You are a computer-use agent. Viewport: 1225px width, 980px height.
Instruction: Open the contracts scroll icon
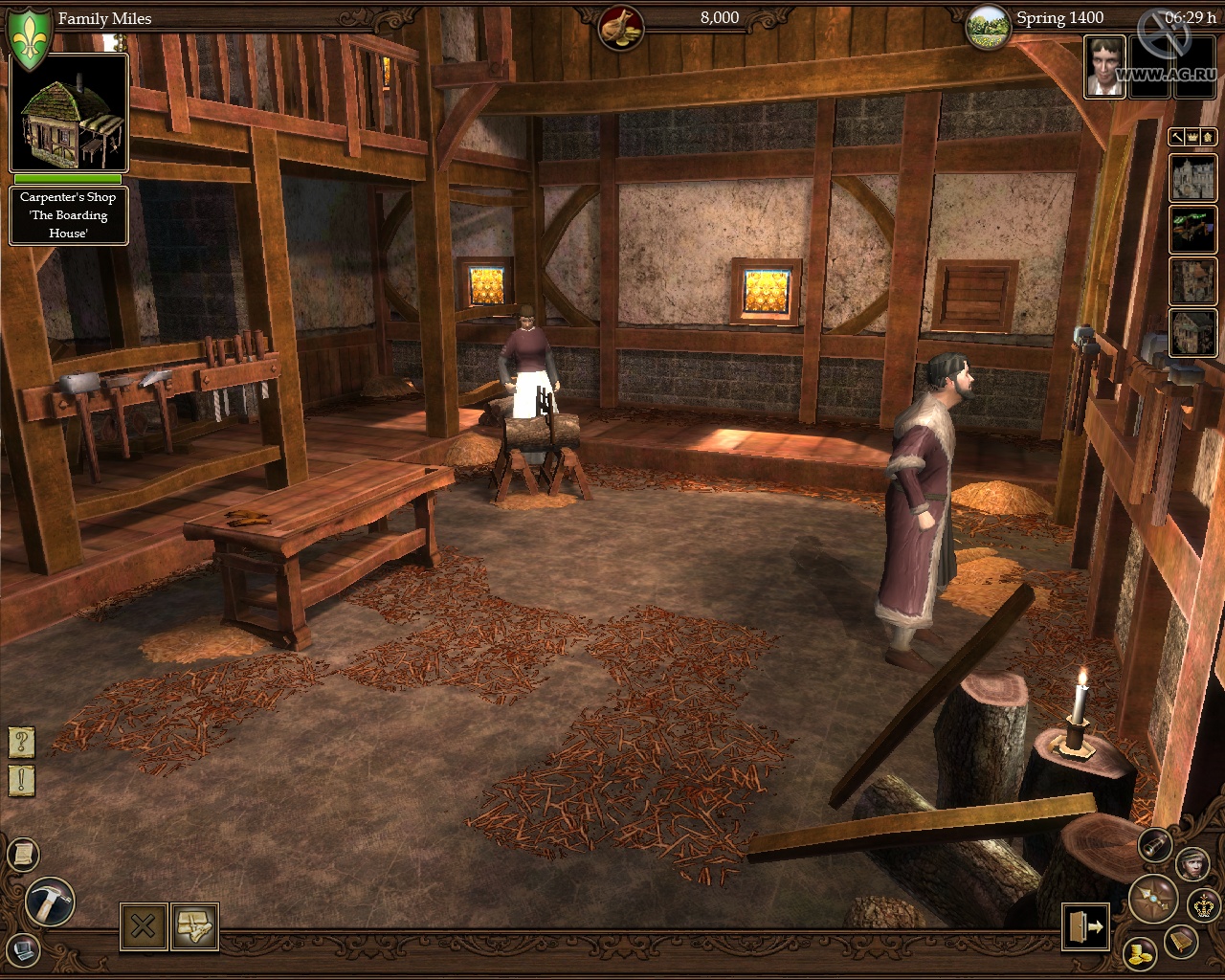click(x=23, y=852)
